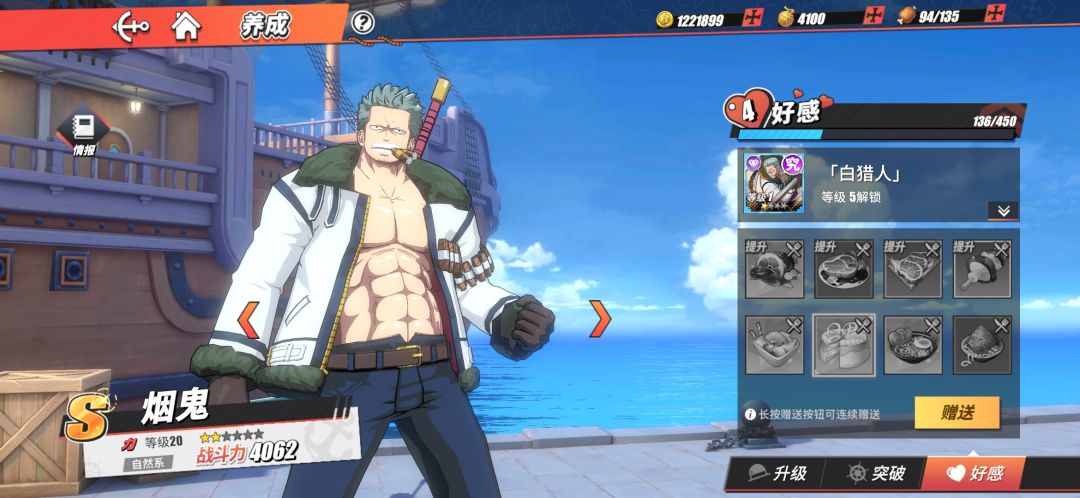Select the 好感 affection tab

click(x=974, y=473)
